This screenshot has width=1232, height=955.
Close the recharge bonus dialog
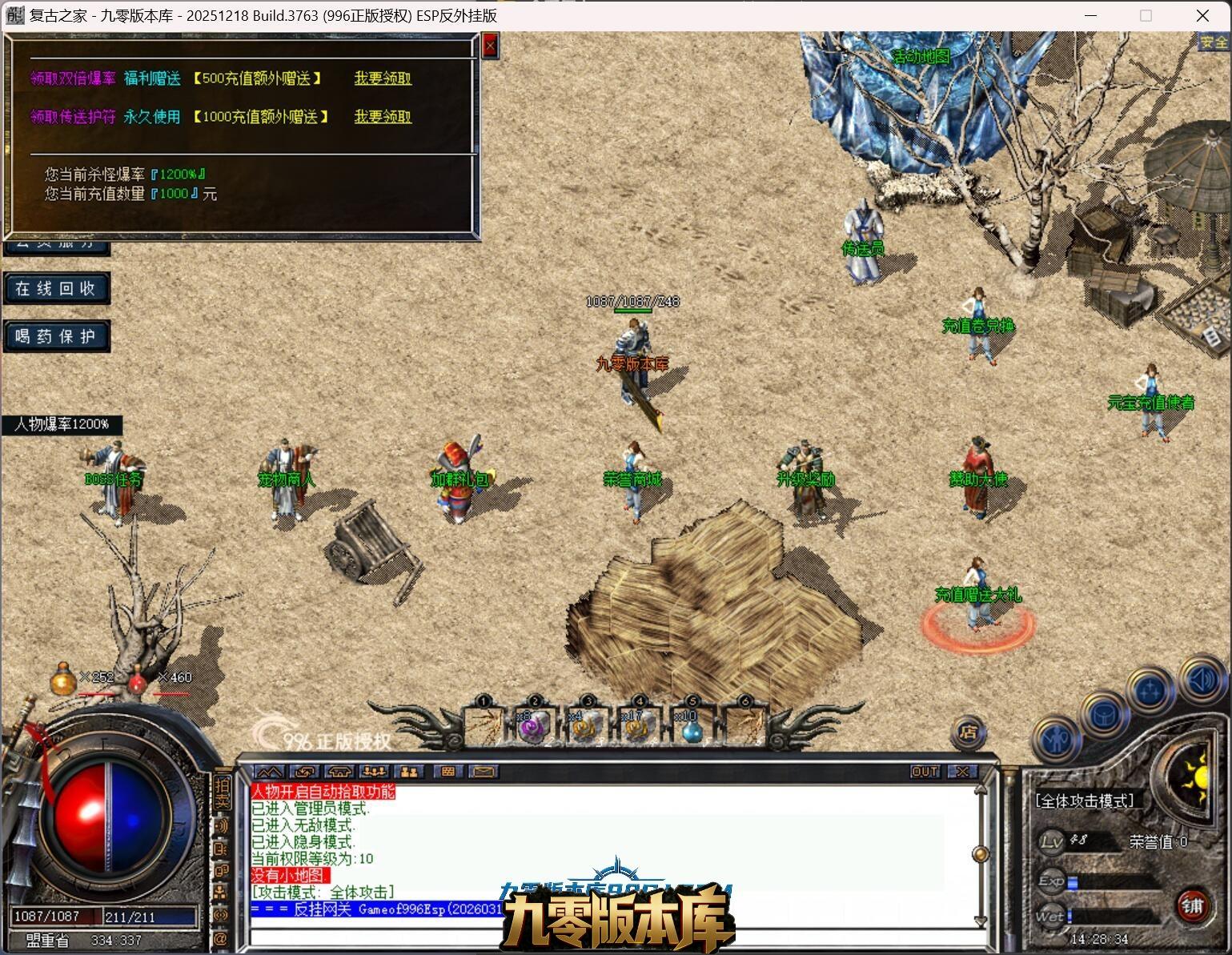[x=490, y=46]
